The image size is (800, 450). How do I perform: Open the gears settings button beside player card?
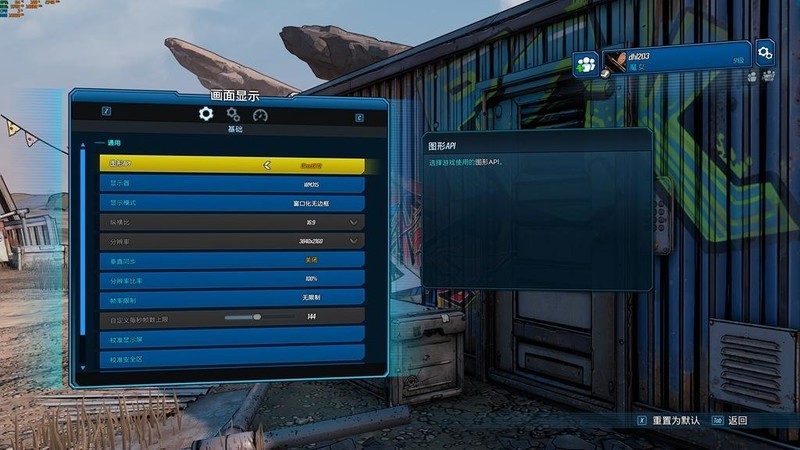coord(765,51)
